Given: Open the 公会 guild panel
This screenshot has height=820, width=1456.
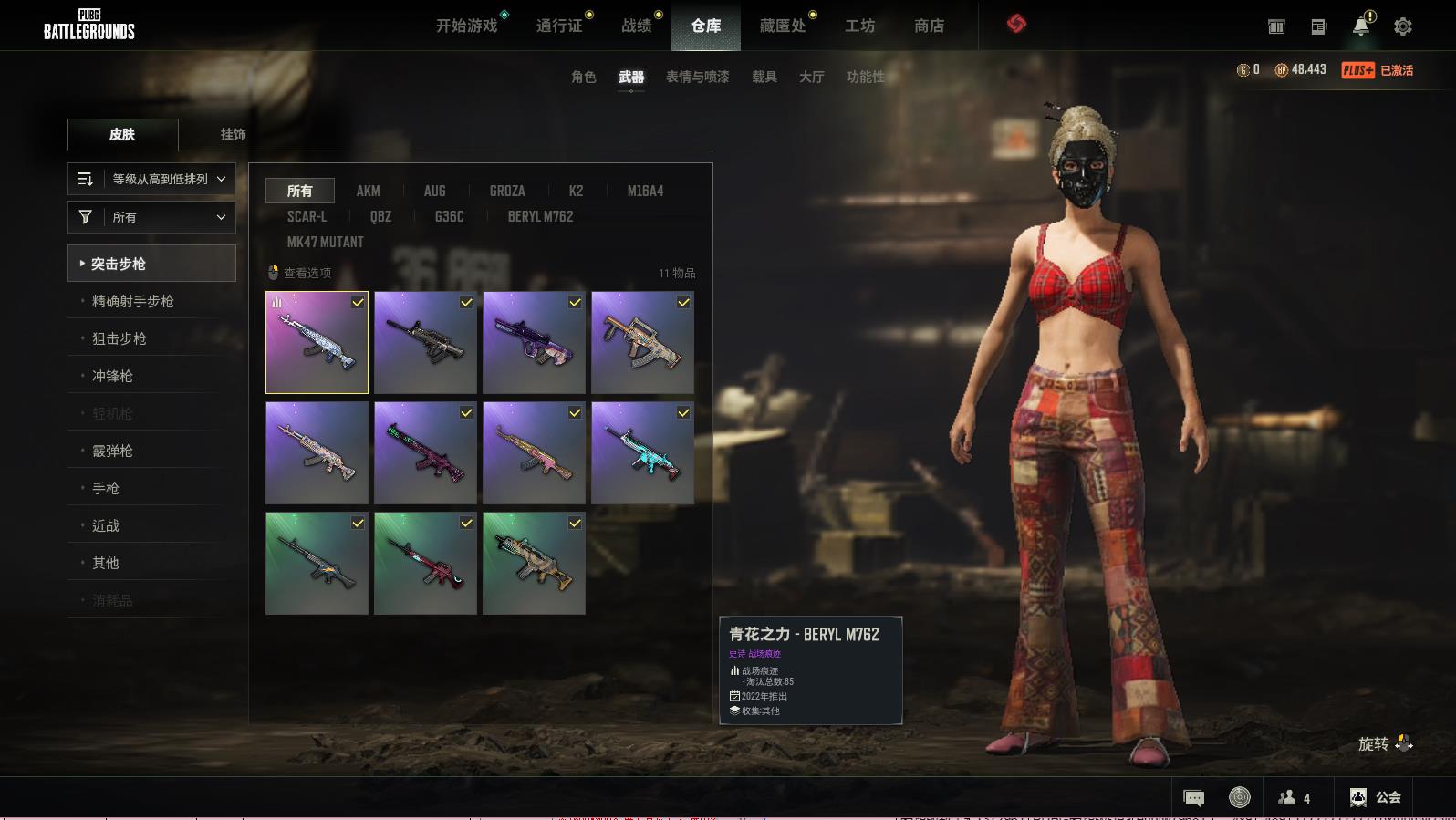Looking at the screenshot, I should pyautogui.click(x=1375, y=797).
